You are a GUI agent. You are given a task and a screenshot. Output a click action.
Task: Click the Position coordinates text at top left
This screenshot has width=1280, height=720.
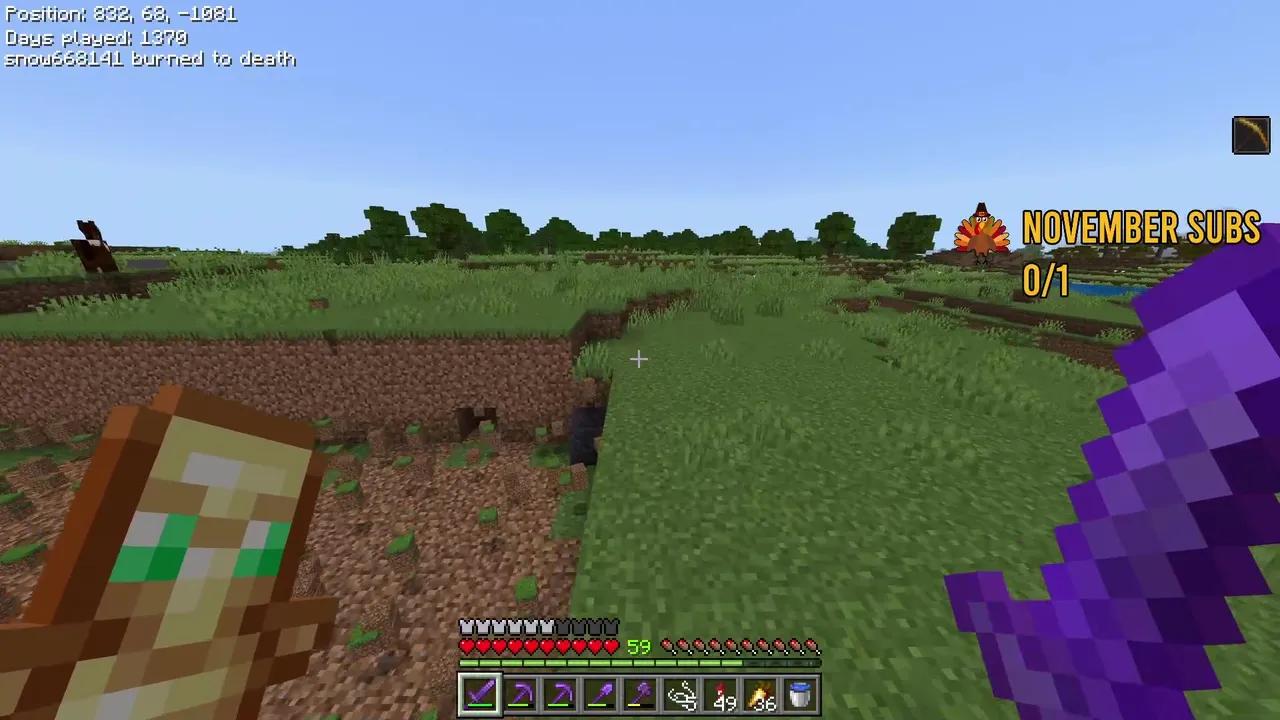120,14
